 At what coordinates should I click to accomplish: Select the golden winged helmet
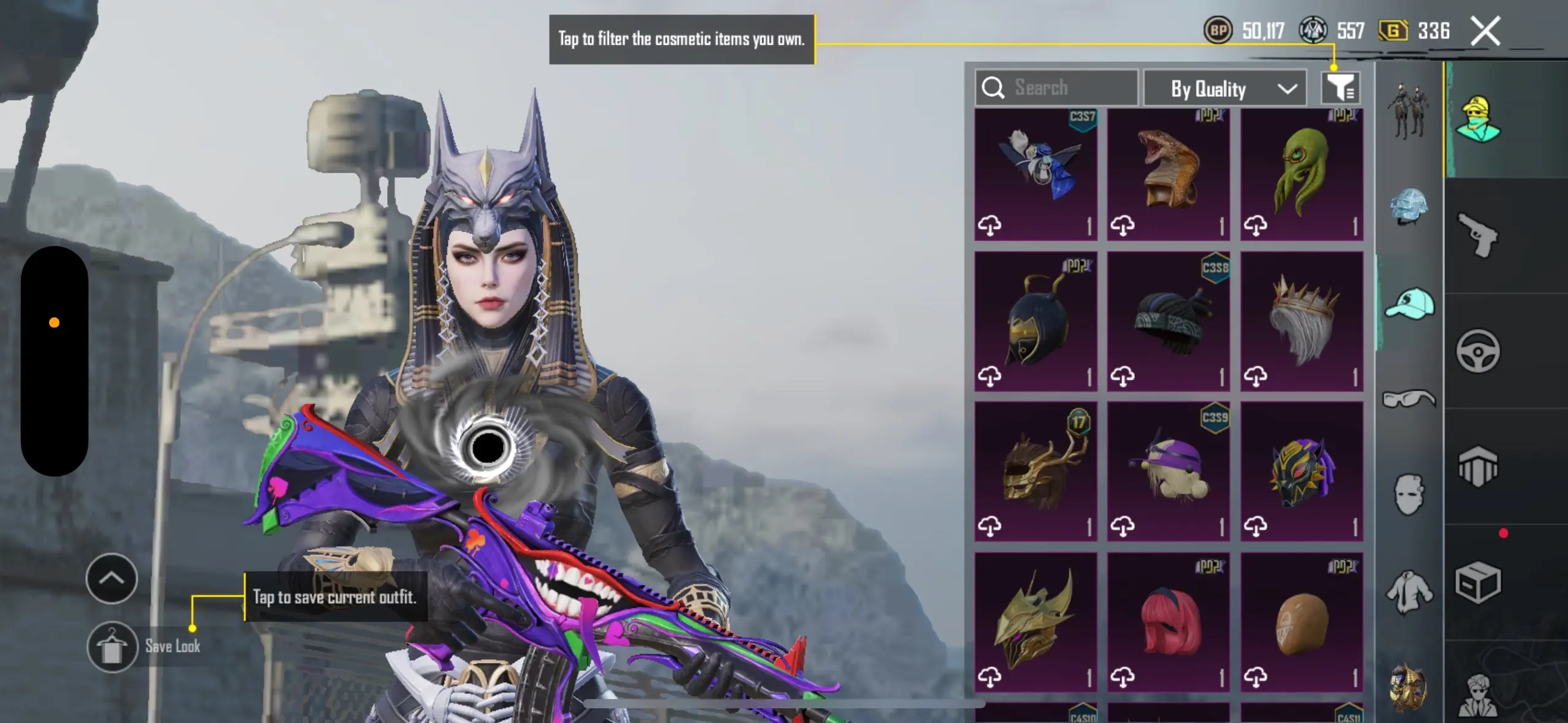(1036, 622)
